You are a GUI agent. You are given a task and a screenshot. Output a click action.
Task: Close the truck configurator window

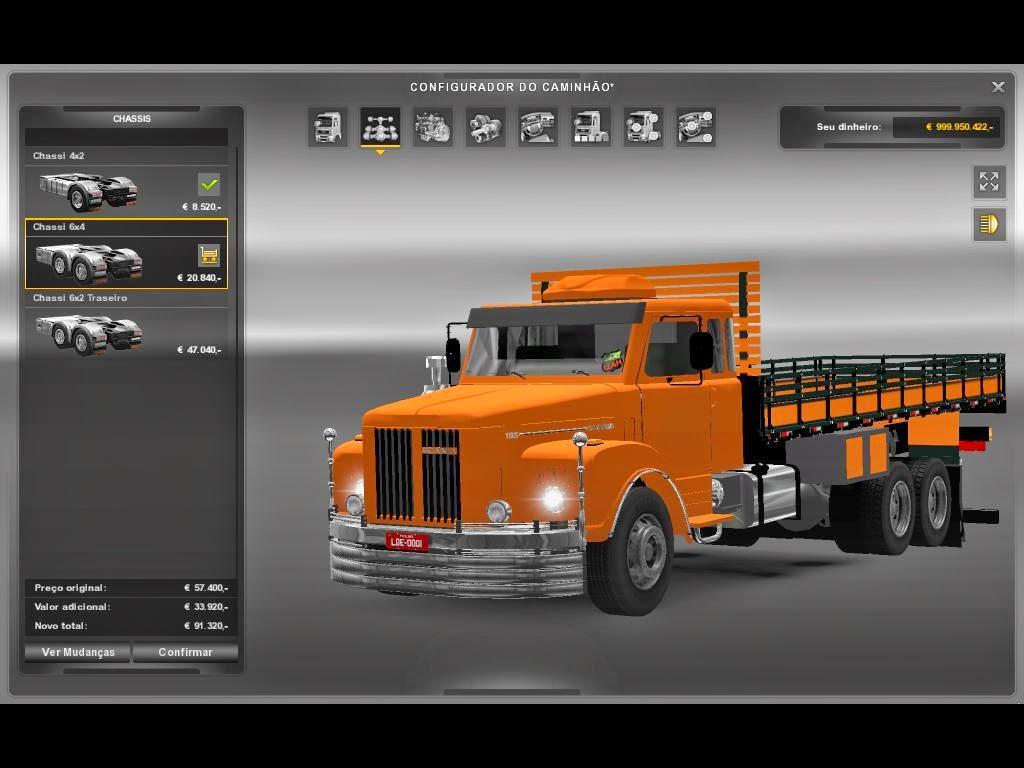[998, 87]
